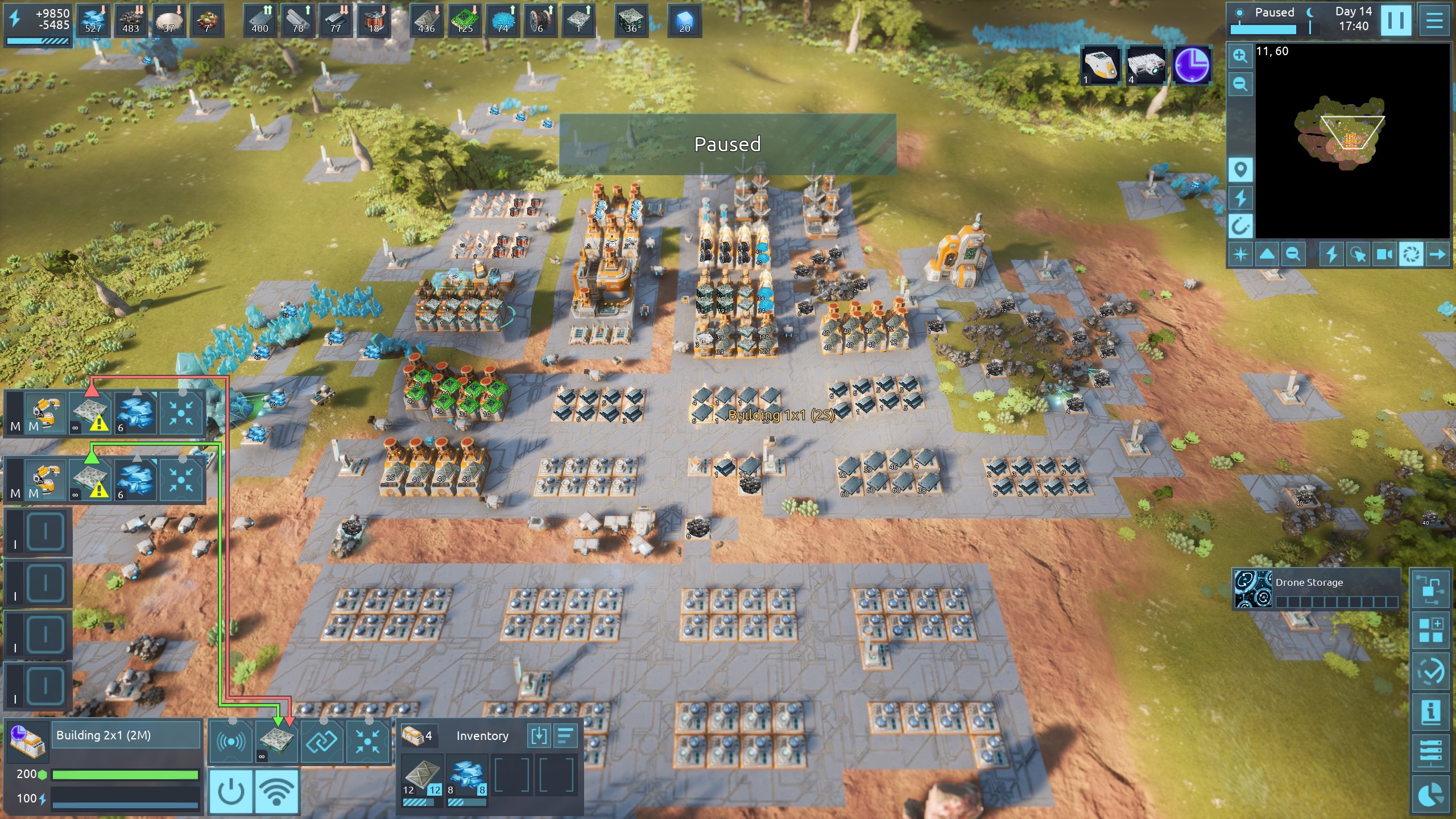
Task: Click the right arrow under the minimap
Action: pyautogui.click(x=1437, y=254)
